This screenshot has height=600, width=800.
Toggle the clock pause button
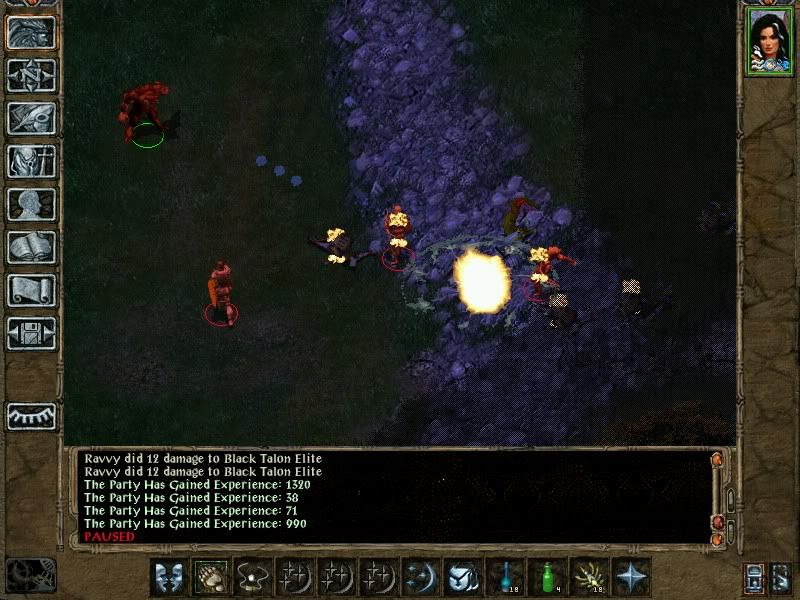click(28, 576)
